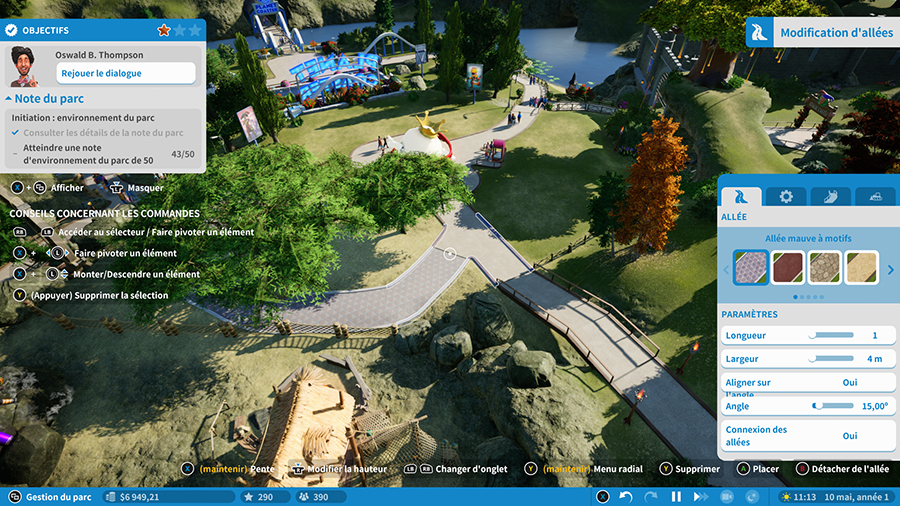This screenshot has height=506, width=900.
Task: Open the OBJECTIFS panel header
Action: [x=45, y=30]
